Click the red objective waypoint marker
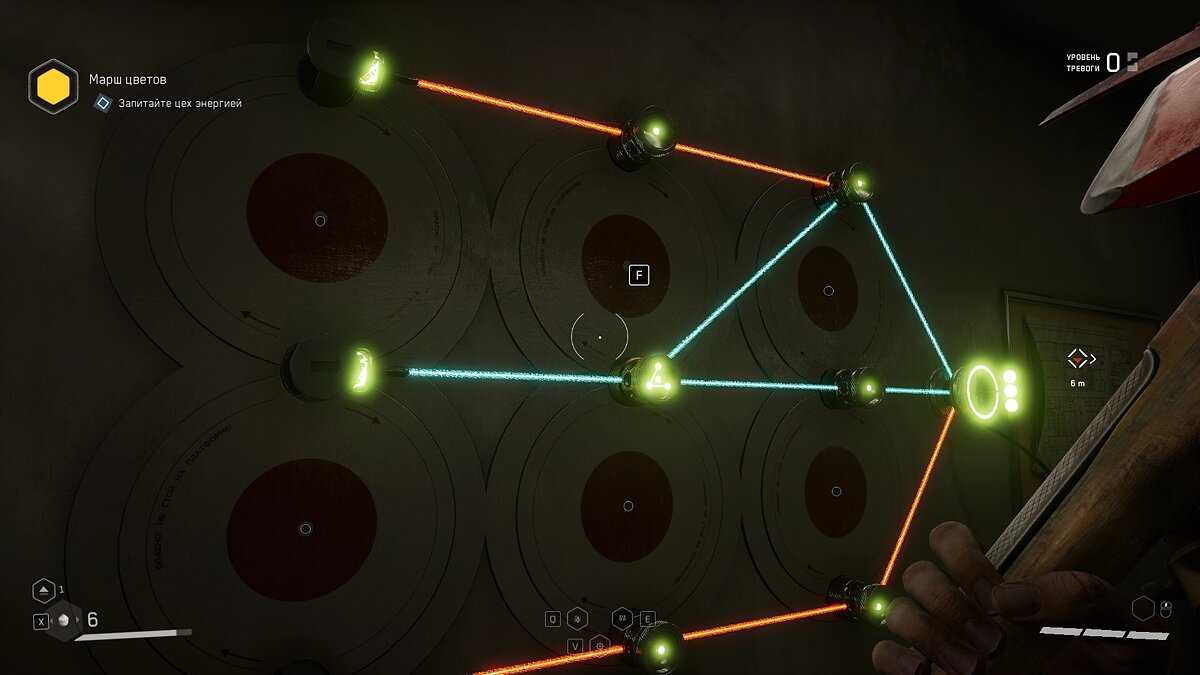Viewport: 1200px width, 675px height. [x=1078, y=357]
